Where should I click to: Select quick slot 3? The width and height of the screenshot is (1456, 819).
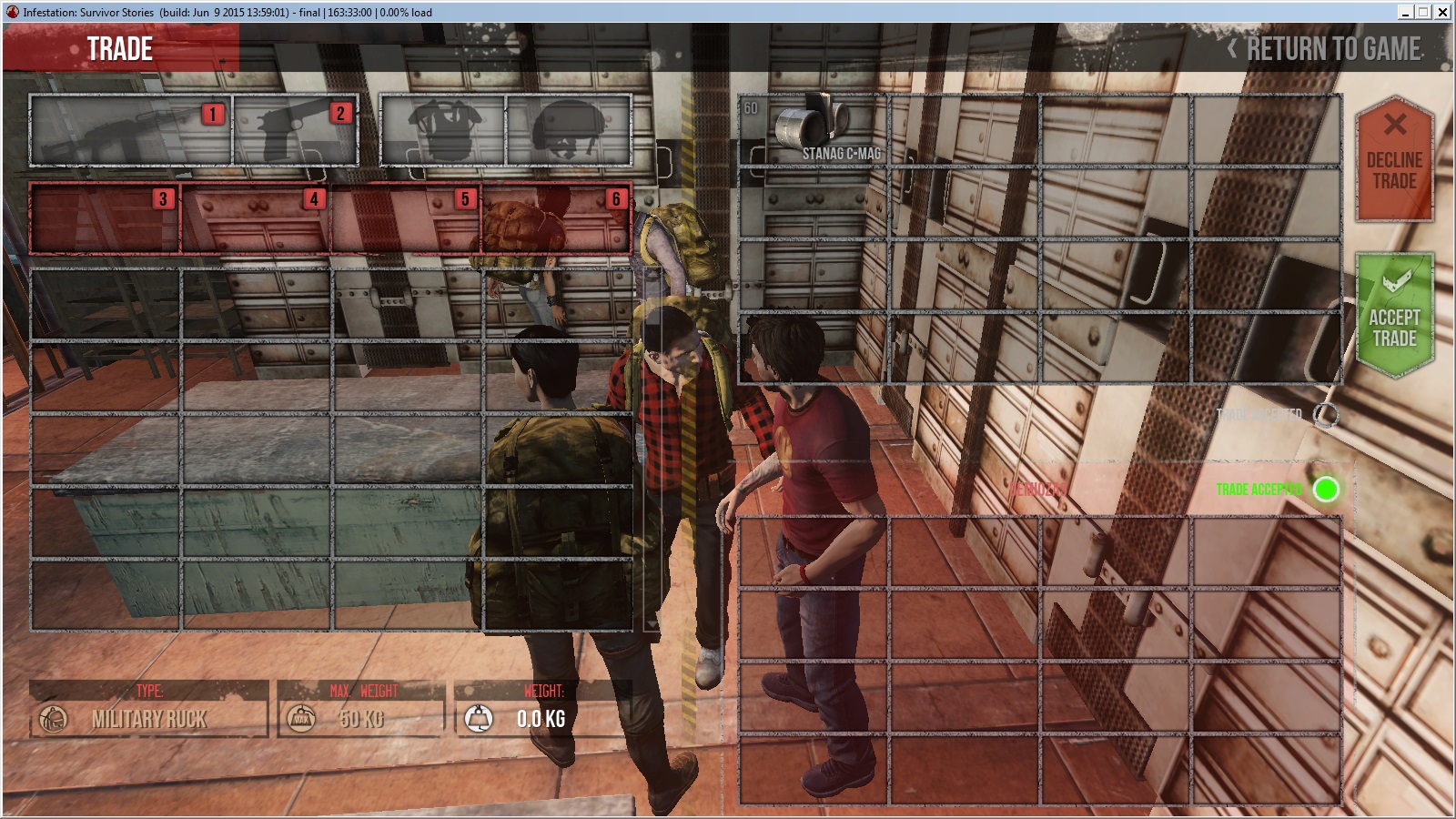105,218
